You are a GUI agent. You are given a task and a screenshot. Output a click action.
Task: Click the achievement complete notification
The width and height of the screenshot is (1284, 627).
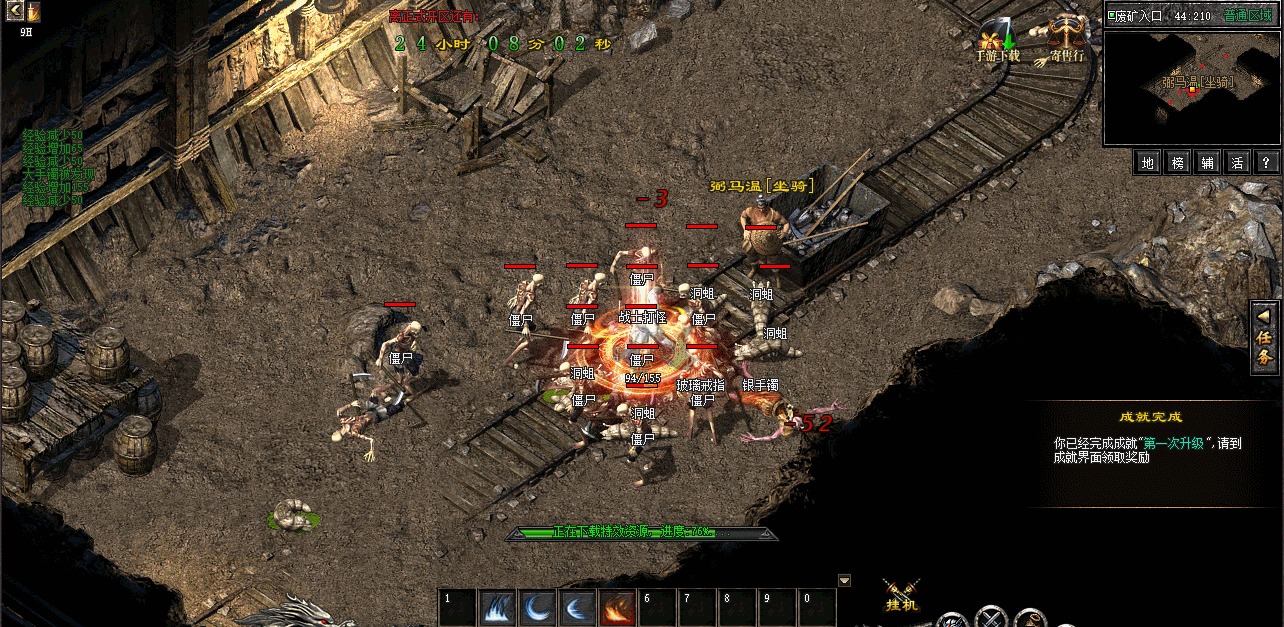1150,442
